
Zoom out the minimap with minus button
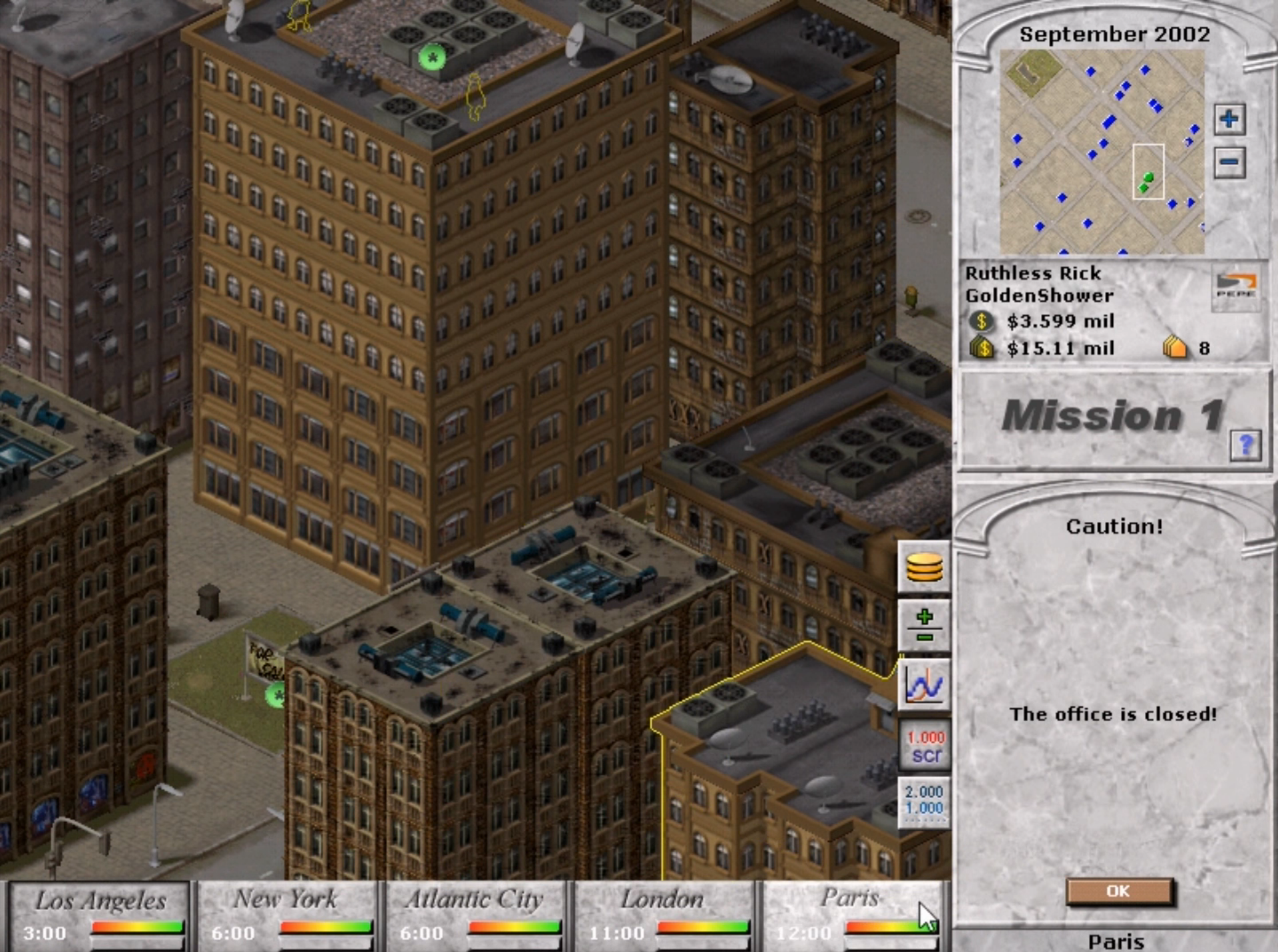1229,162
